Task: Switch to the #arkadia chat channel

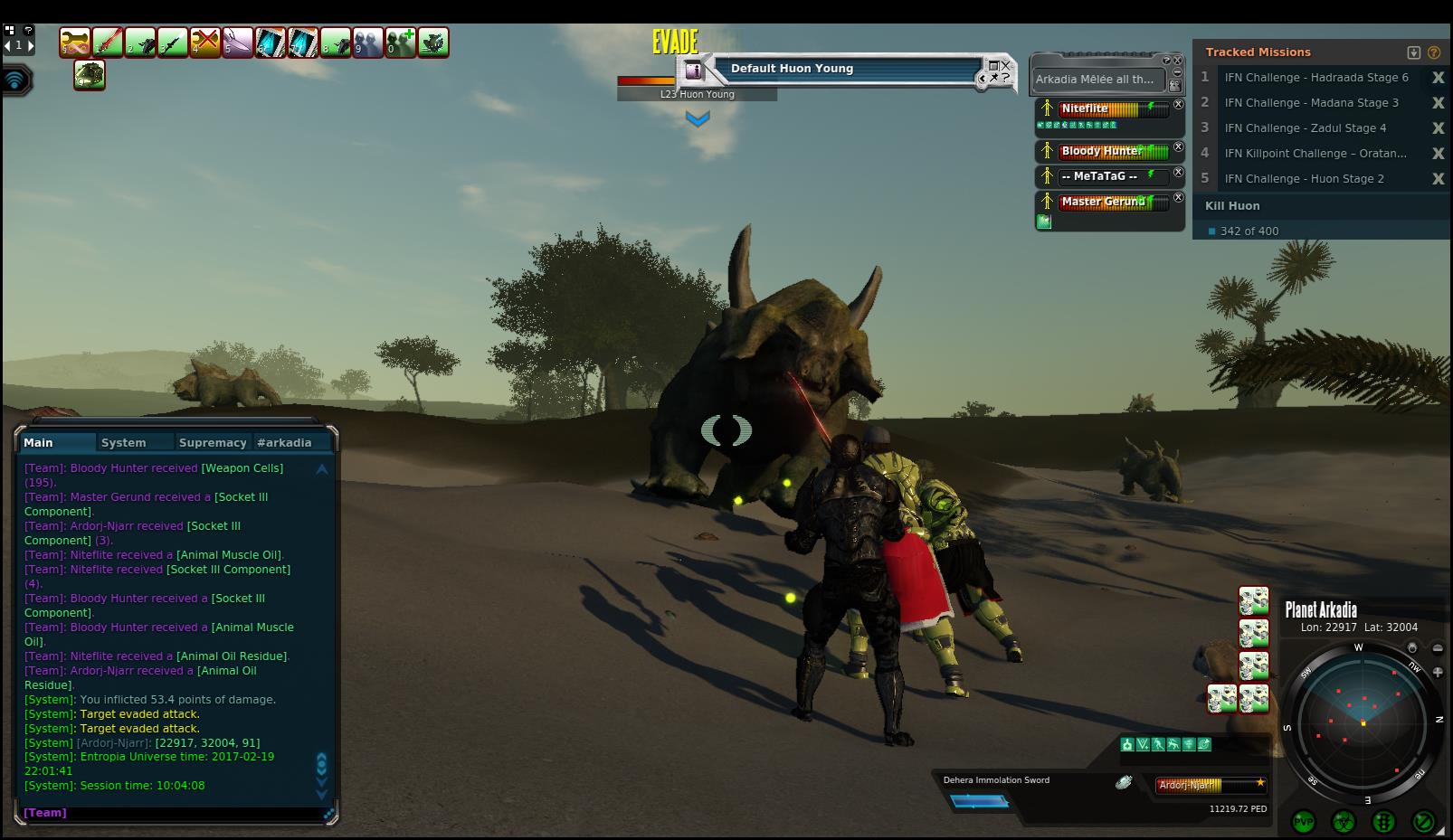Action: (284, 442)
